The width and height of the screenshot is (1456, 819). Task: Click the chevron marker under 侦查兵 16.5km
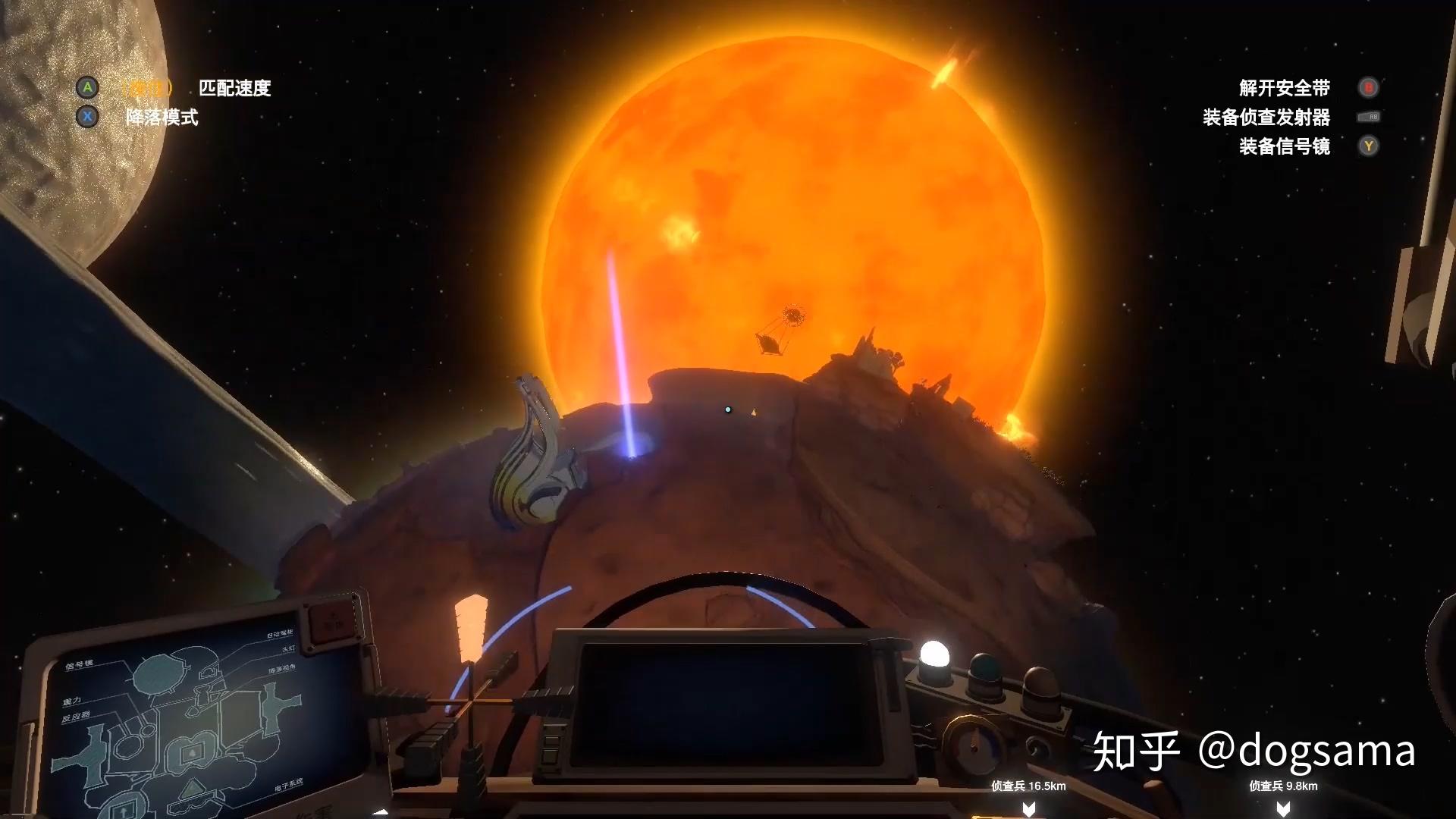pyautogui.click(x=1028, y=808)
